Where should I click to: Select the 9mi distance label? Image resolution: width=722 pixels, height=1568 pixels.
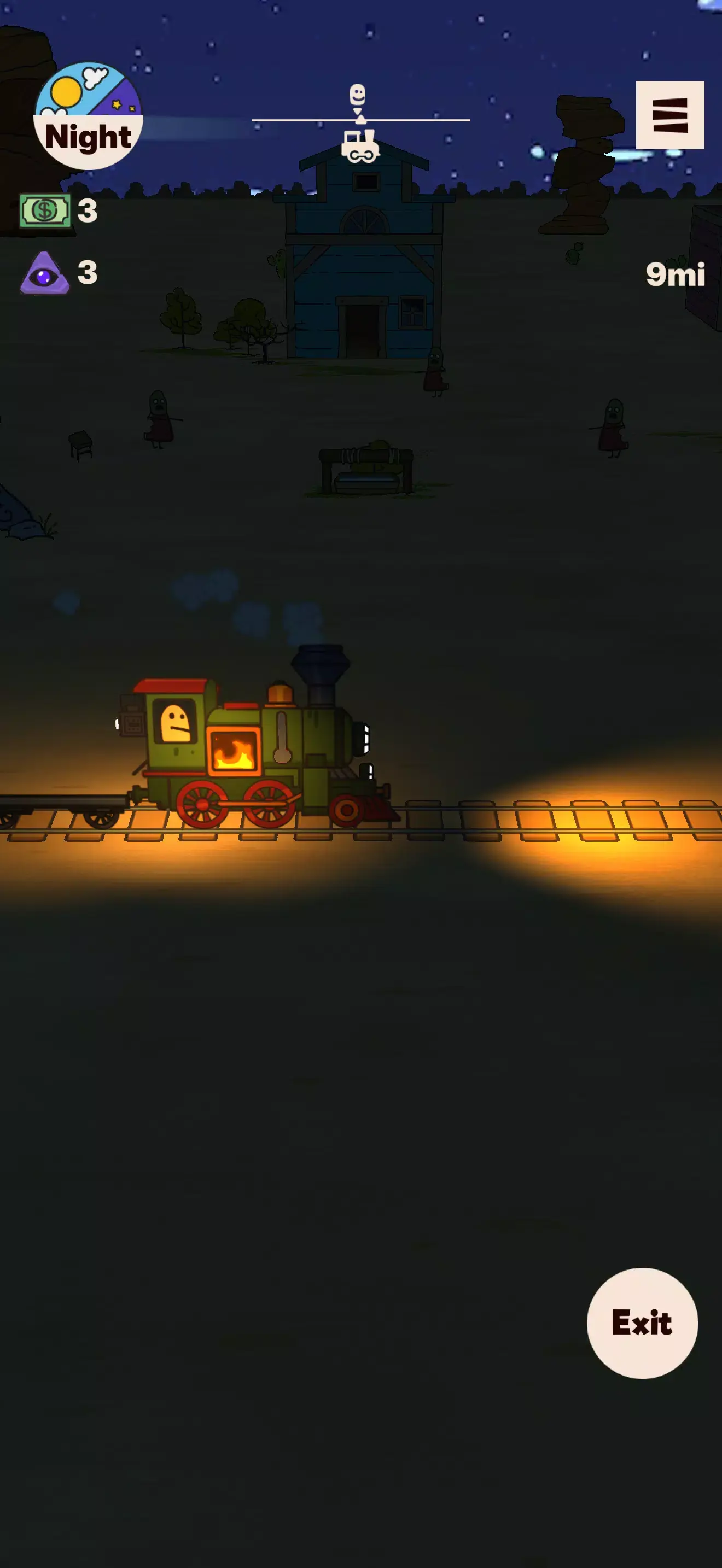[x=676, y=275]
